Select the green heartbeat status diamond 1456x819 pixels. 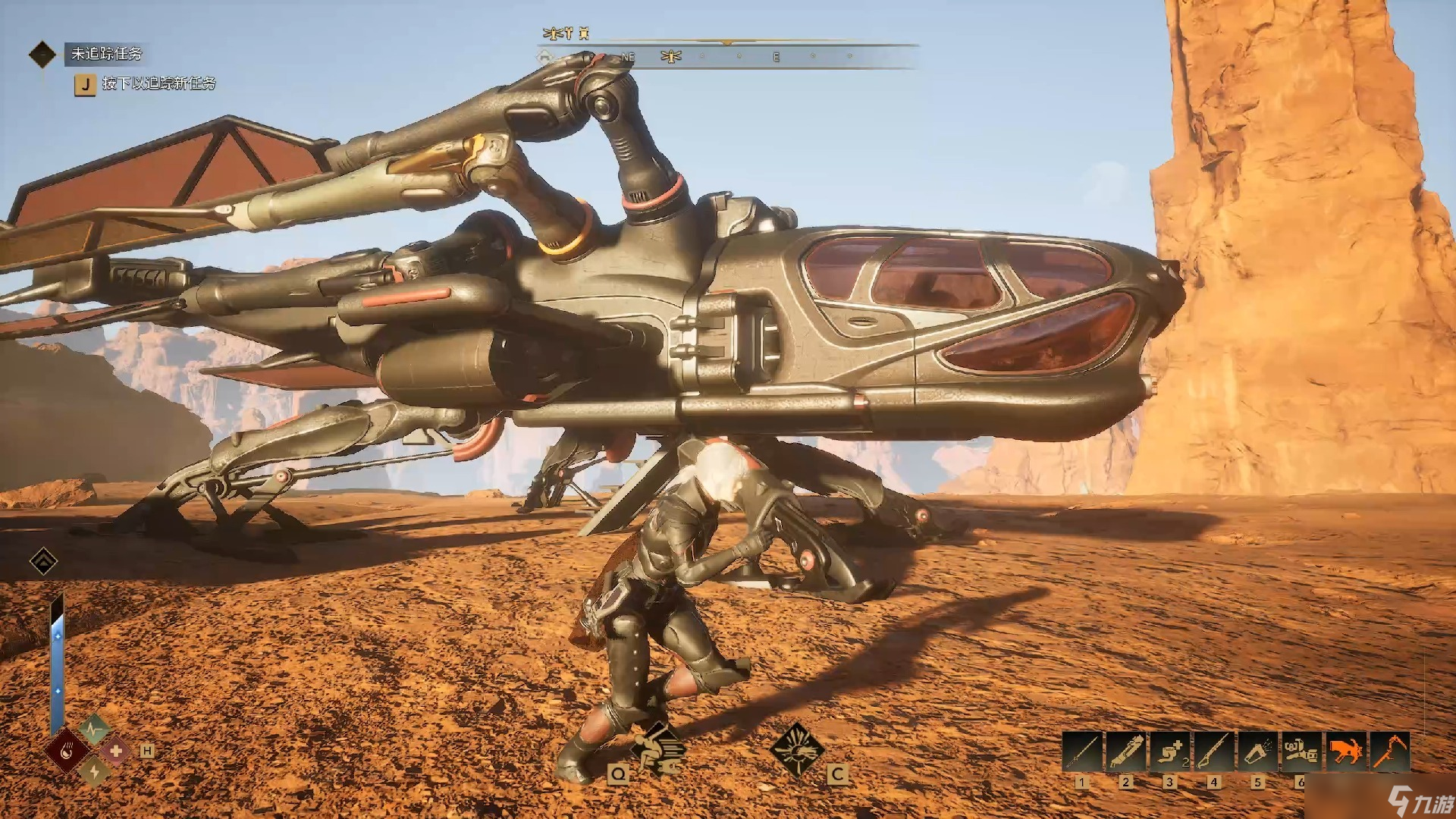click(94, 730)
